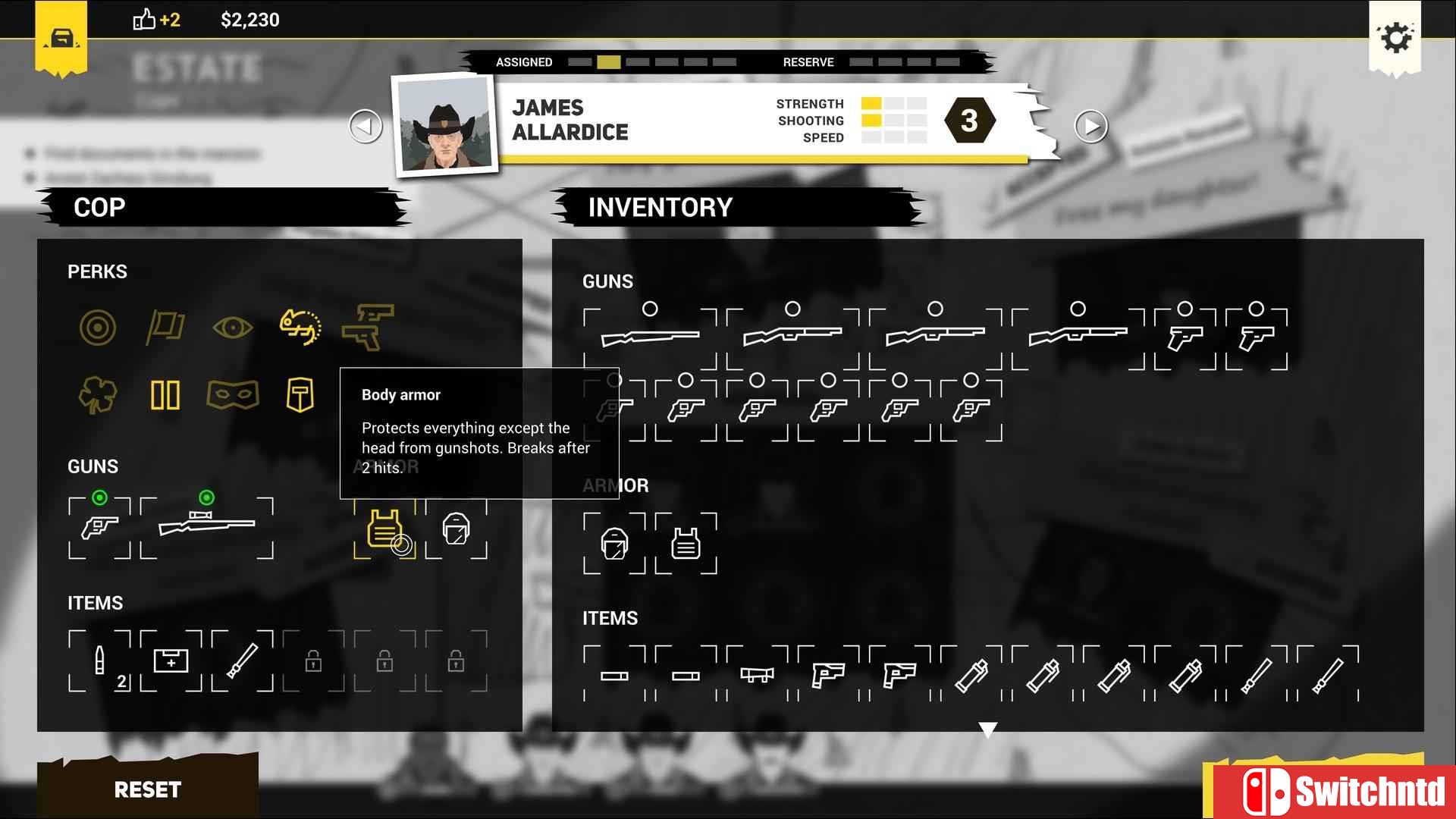
Task: Select the bullseye target perk
Action: pyautogui.click(x=98, y=328)
